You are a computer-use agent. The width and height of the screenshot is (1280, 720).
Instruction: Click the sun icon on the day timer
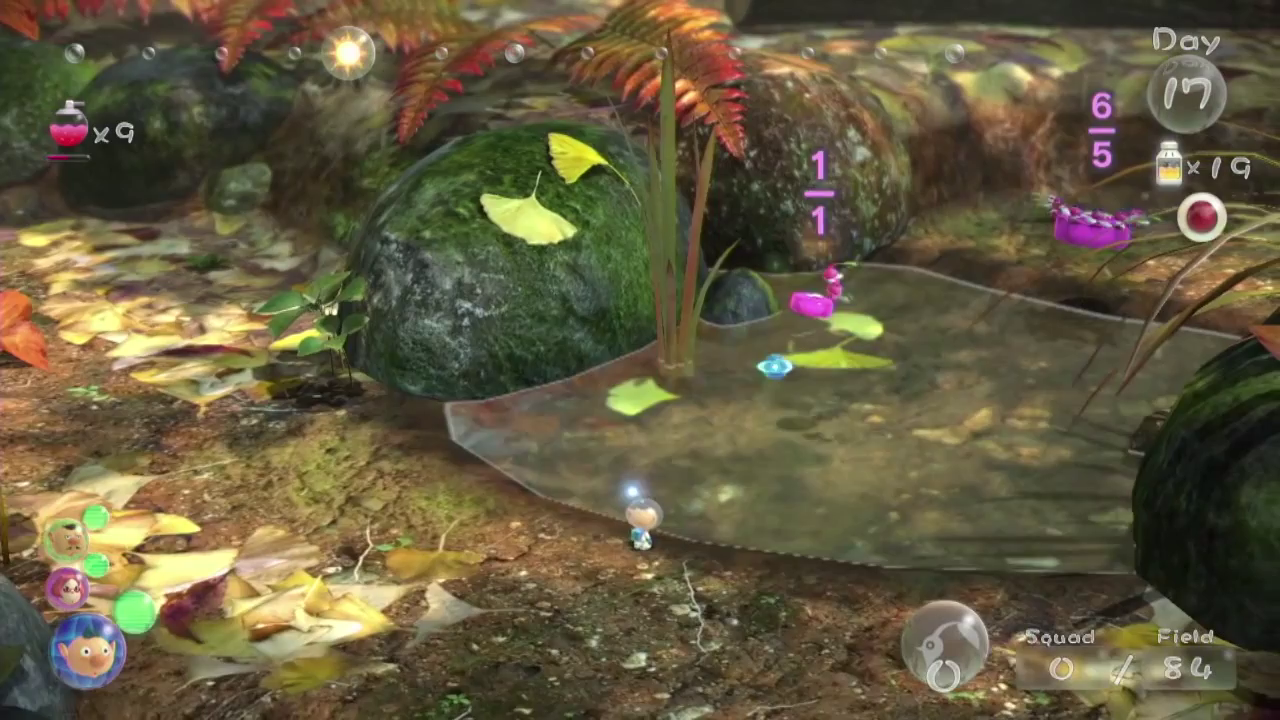tap(347, 52)
